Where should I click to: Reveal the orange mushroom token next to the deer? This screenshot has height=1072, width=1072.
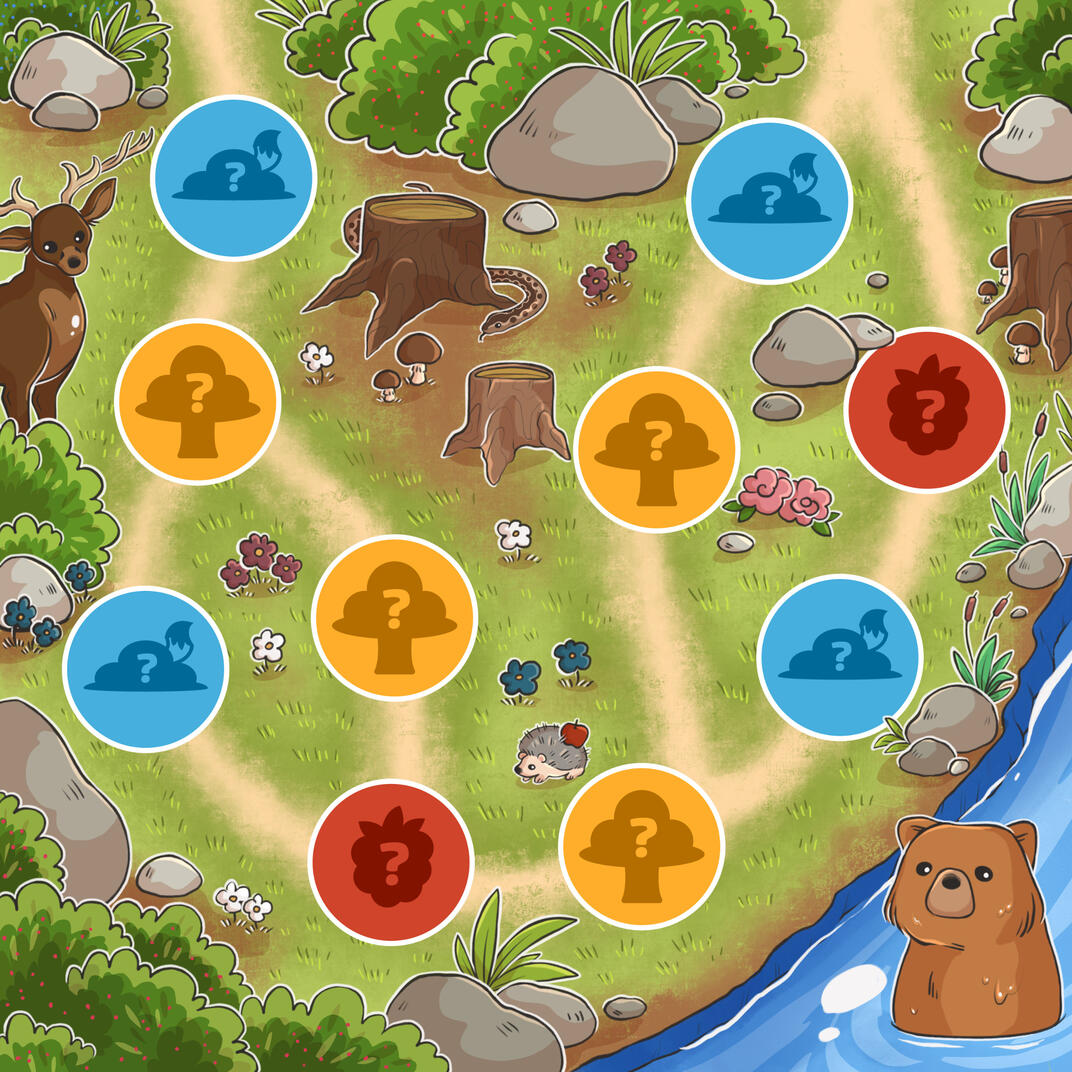click(x=198, y=402)
